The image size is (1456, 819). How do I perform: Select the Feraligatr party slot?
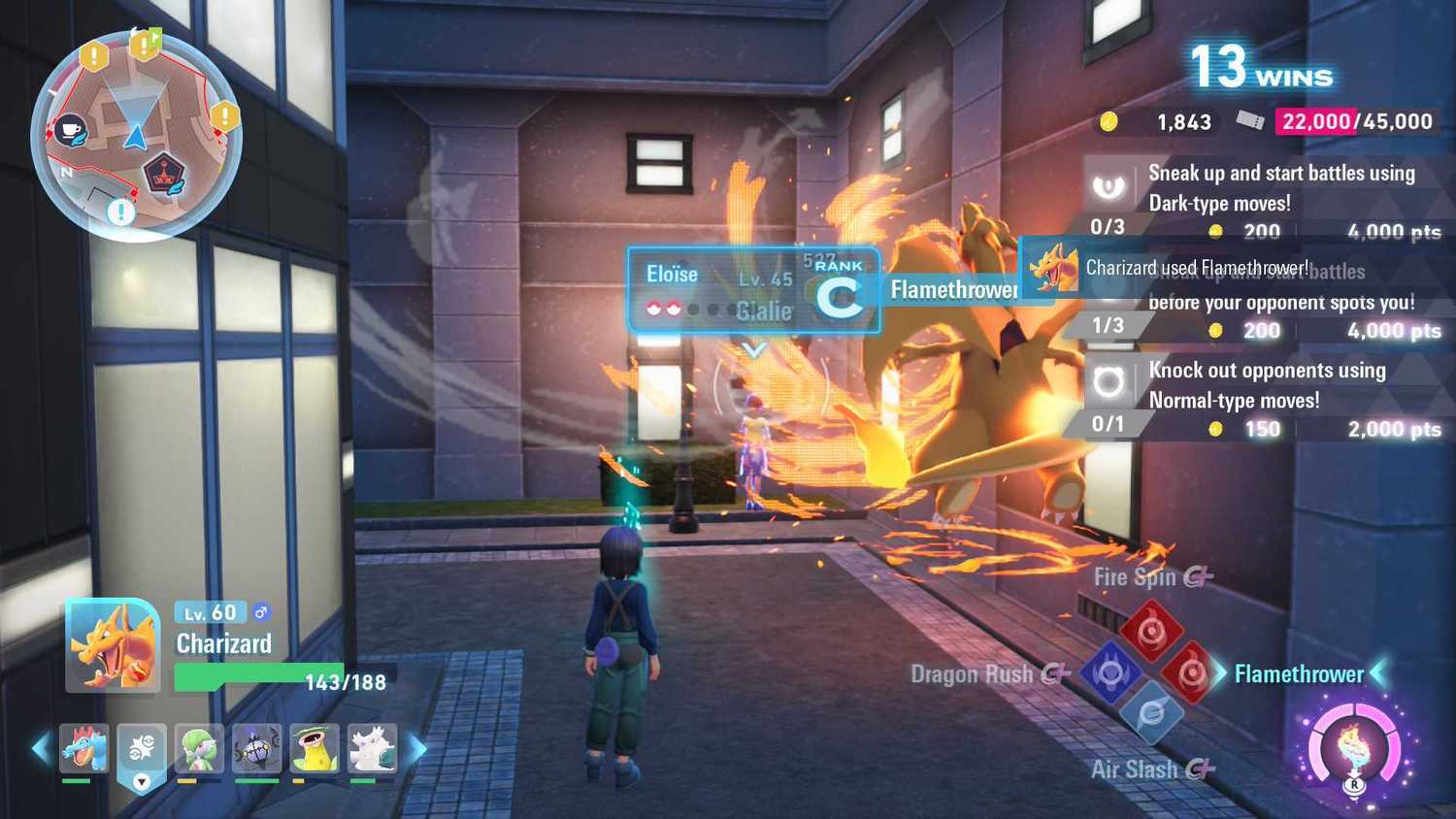click(x=83, y=747)
